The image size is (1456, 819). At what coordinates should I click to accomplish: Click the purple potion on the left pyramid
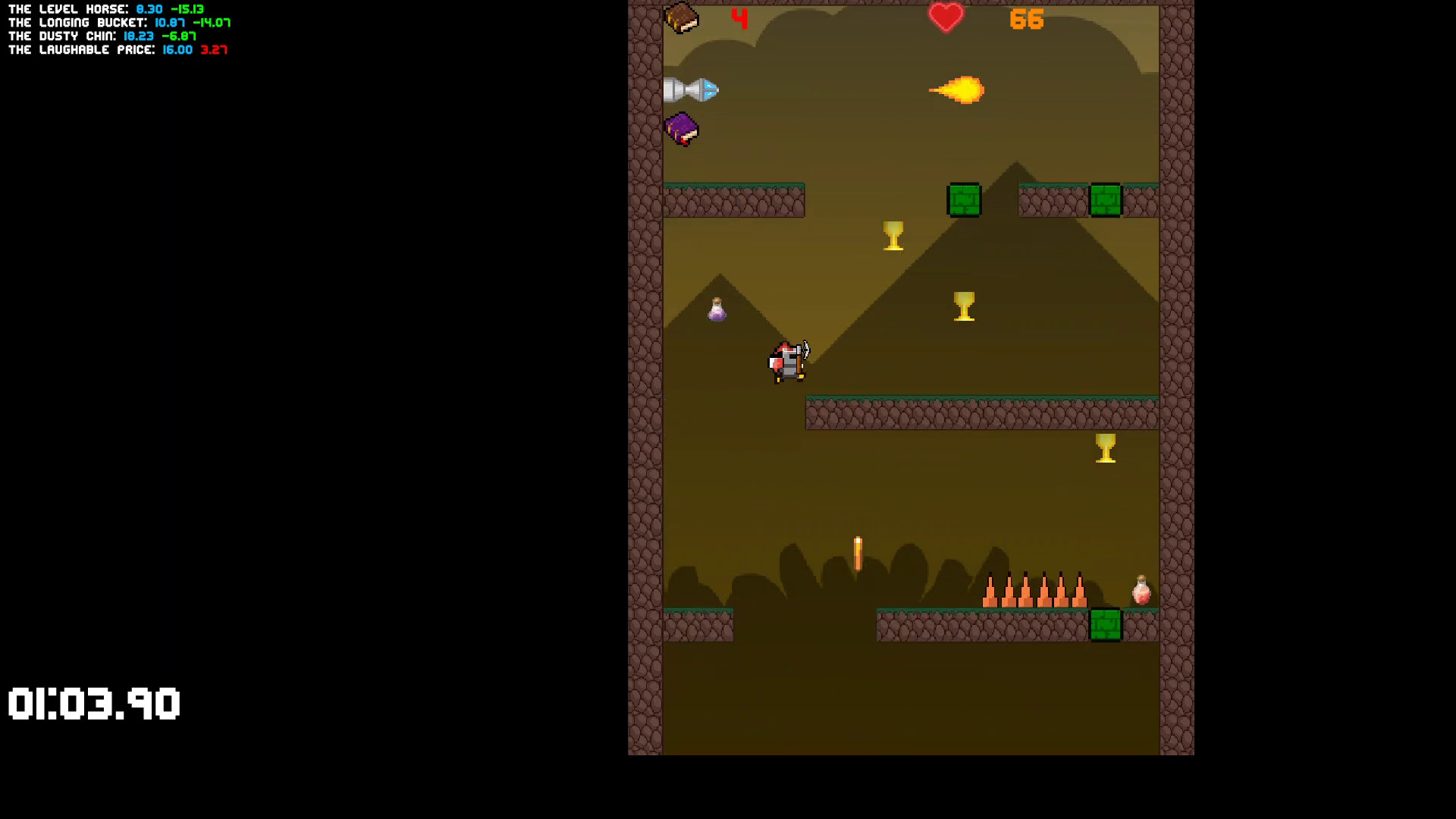coord(716,309)
